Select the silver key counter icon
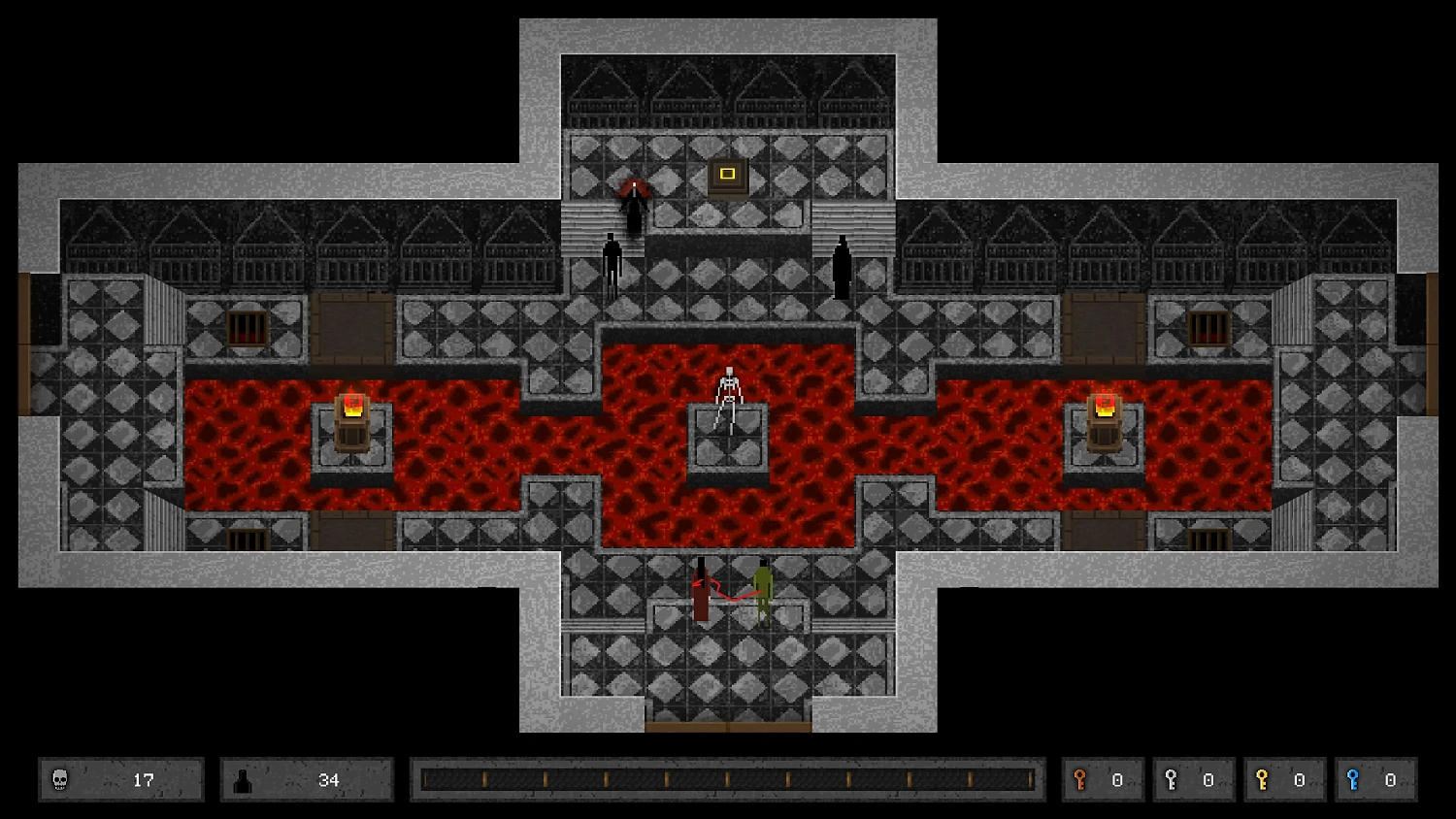1456x819 pixels. [1173, 779]
